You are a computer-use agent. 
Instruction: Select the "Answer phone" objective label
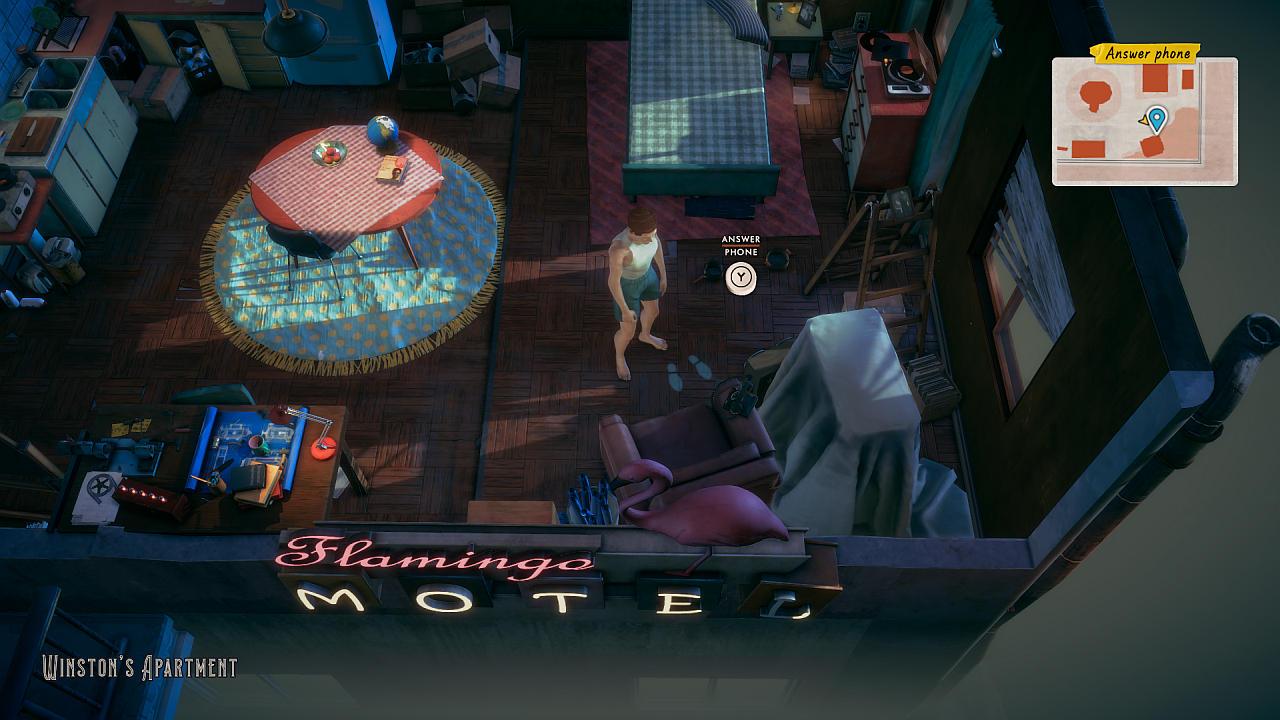pyautogui.click(x=1147, y=54)
